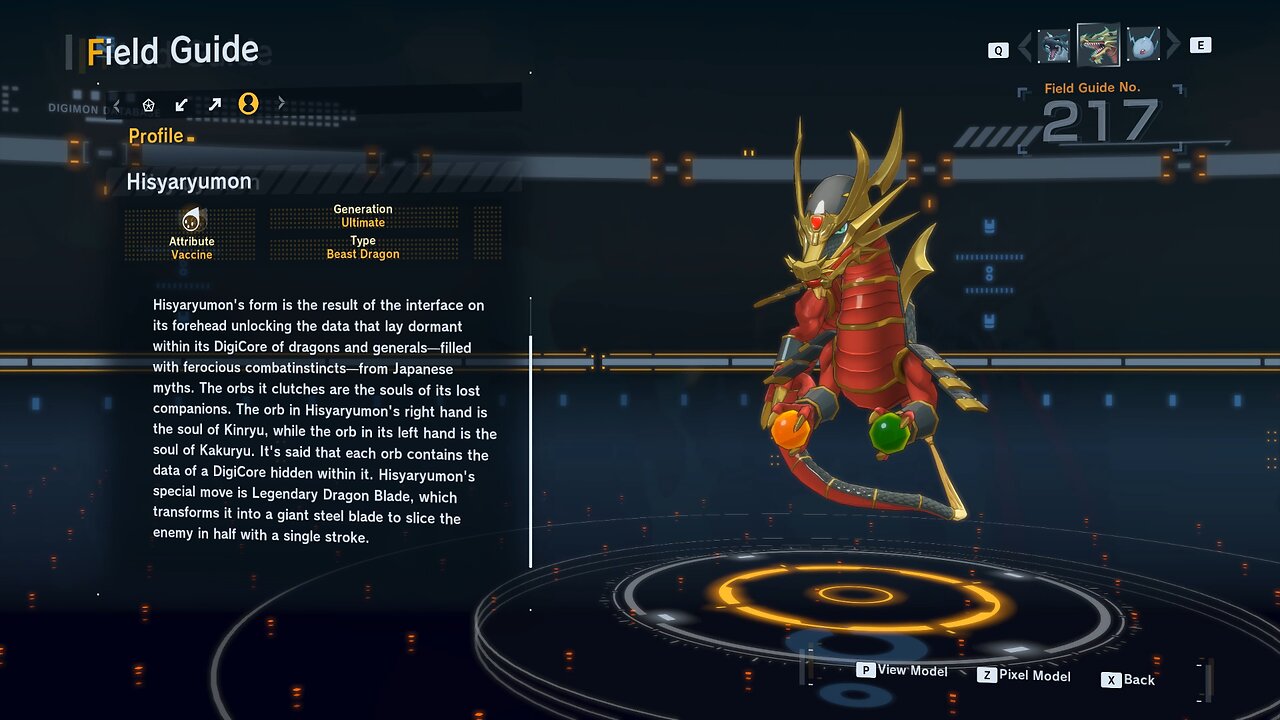Click the next Digimon arrow beside portraits

(x=1173, y=45)
